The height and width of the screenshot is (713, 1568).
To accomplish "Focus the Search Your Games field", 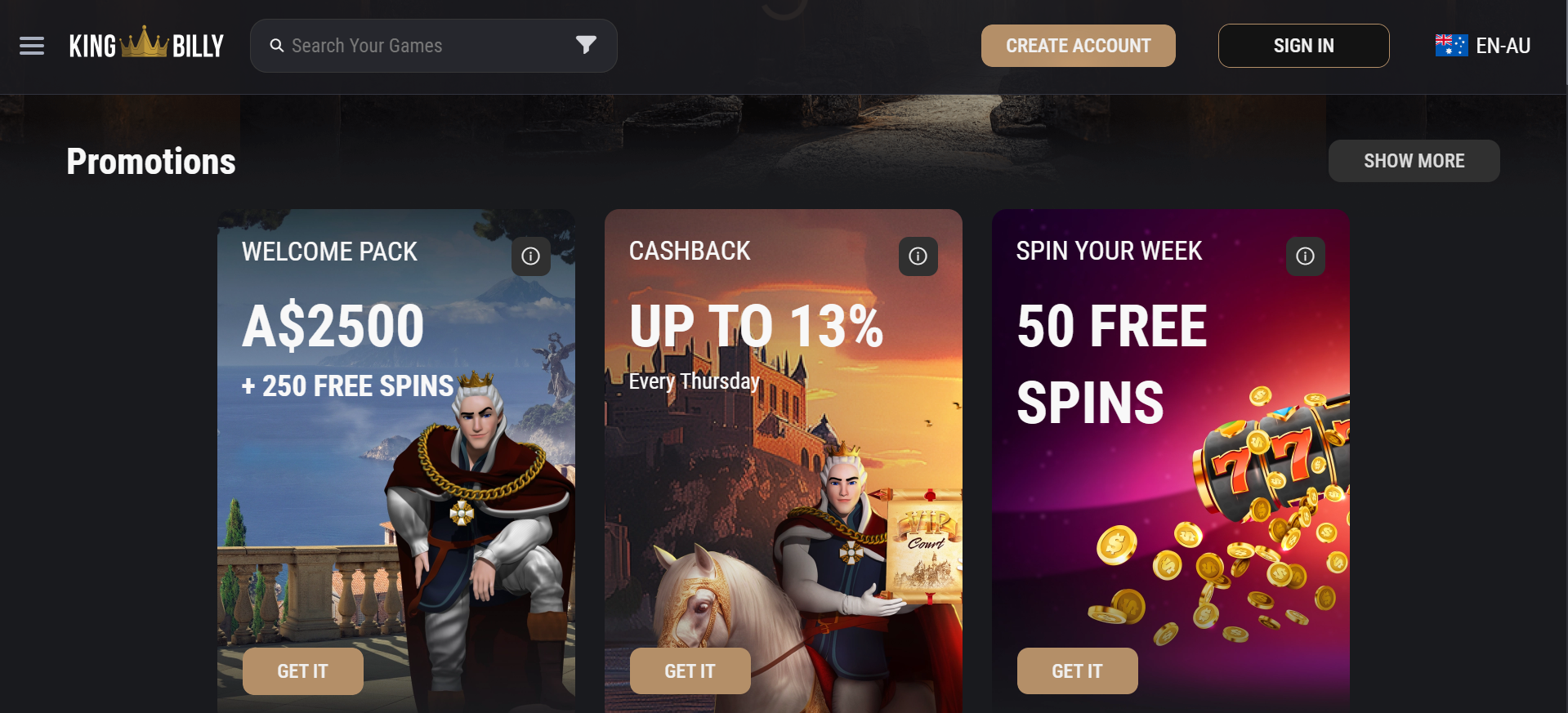I will click(417, 46).
